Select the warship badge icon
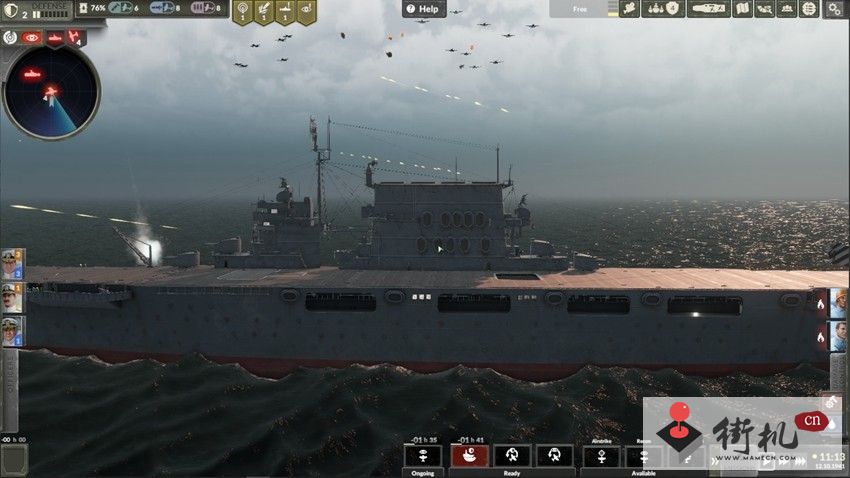Screen dimensions: 850x478 pos(285,11)
